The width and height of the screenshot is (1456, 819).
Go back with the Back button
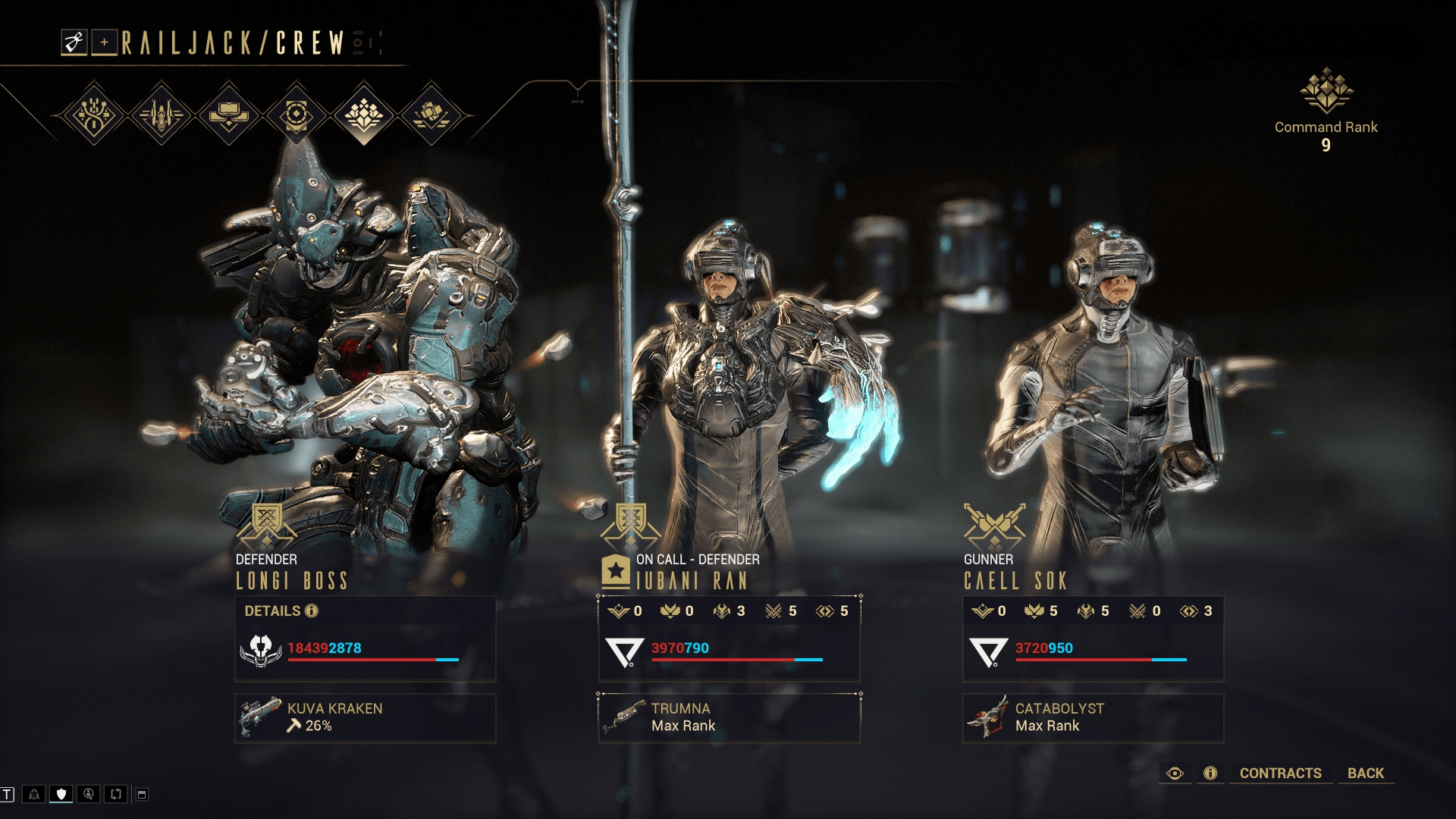click(x=1365, y=773)
